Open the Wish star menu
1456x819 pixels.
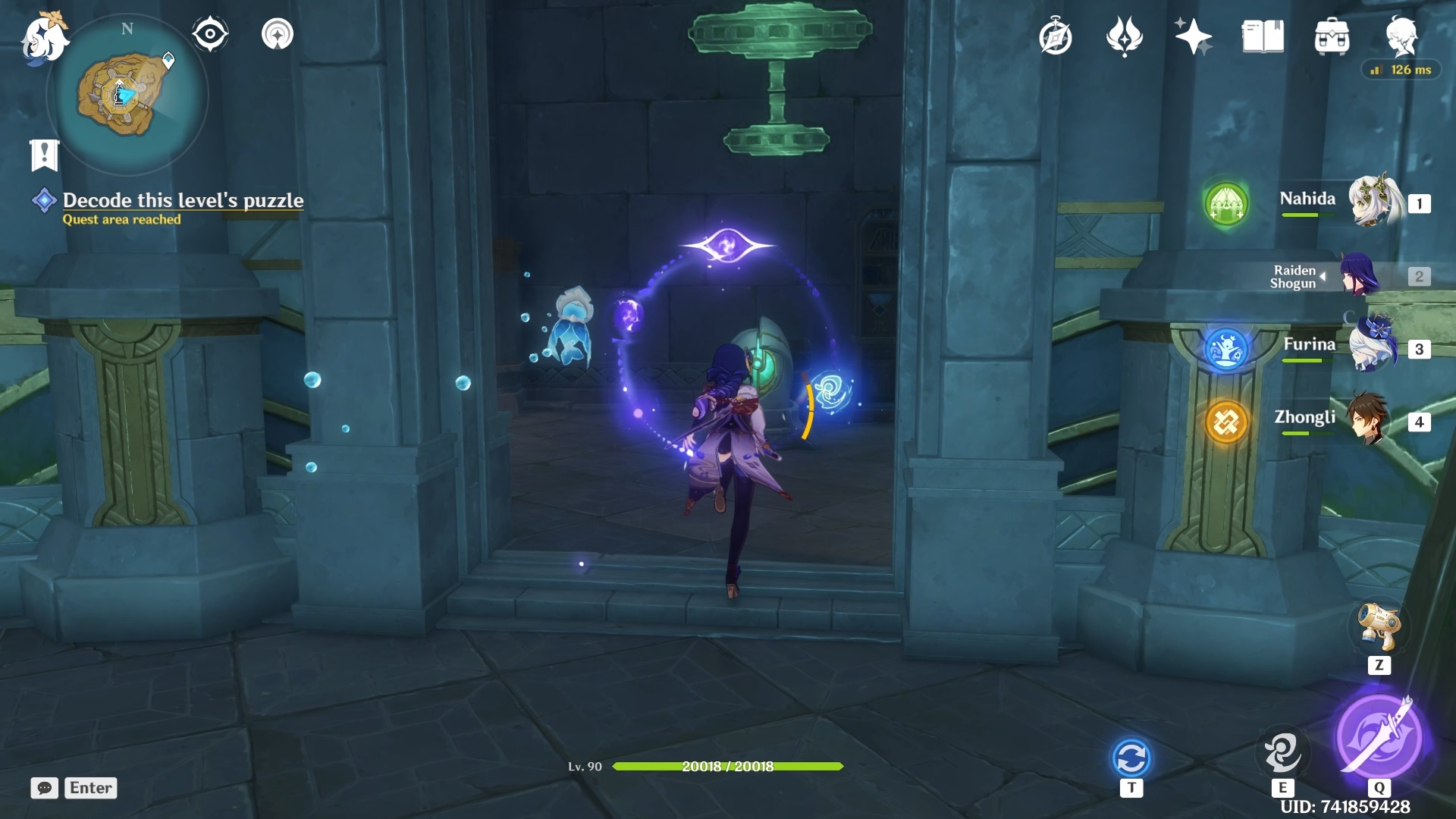[x=1193, y=36]
